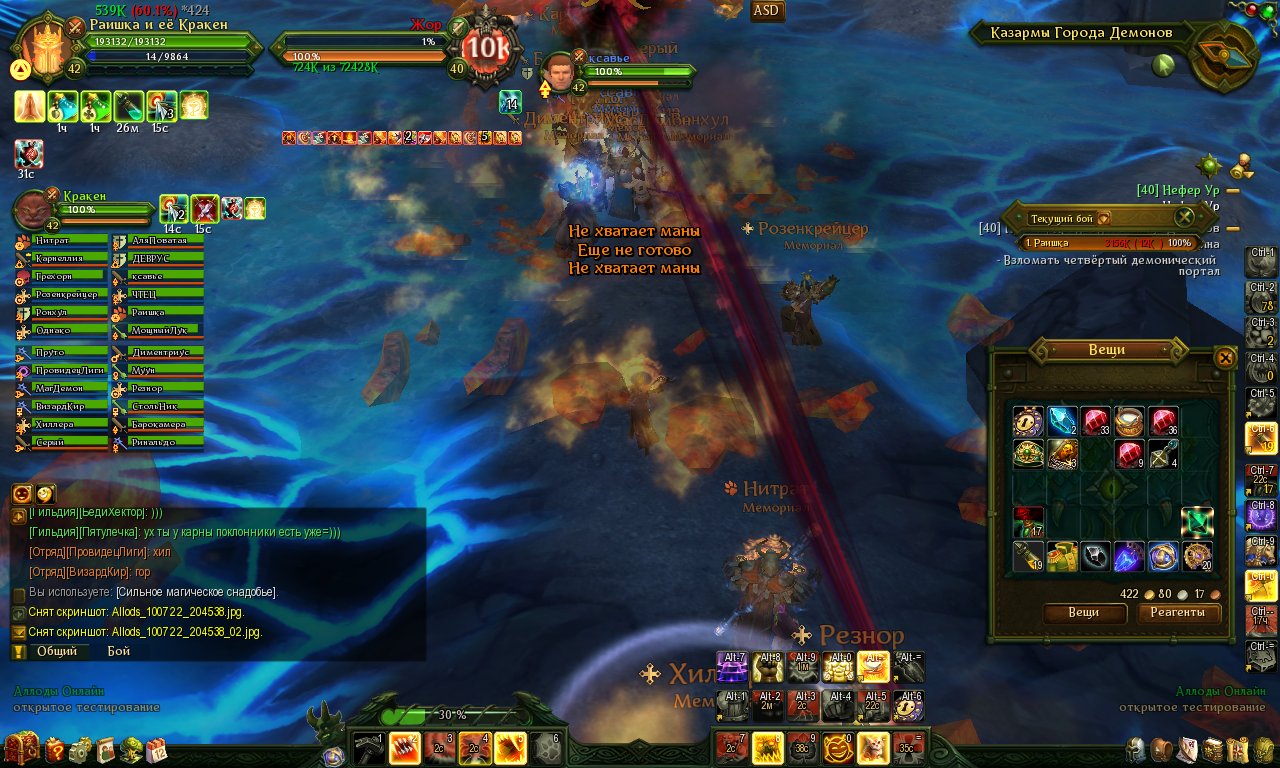
Task: Open the minimap compass of Казармы Города Демонов
Action: pos(1224,56)
